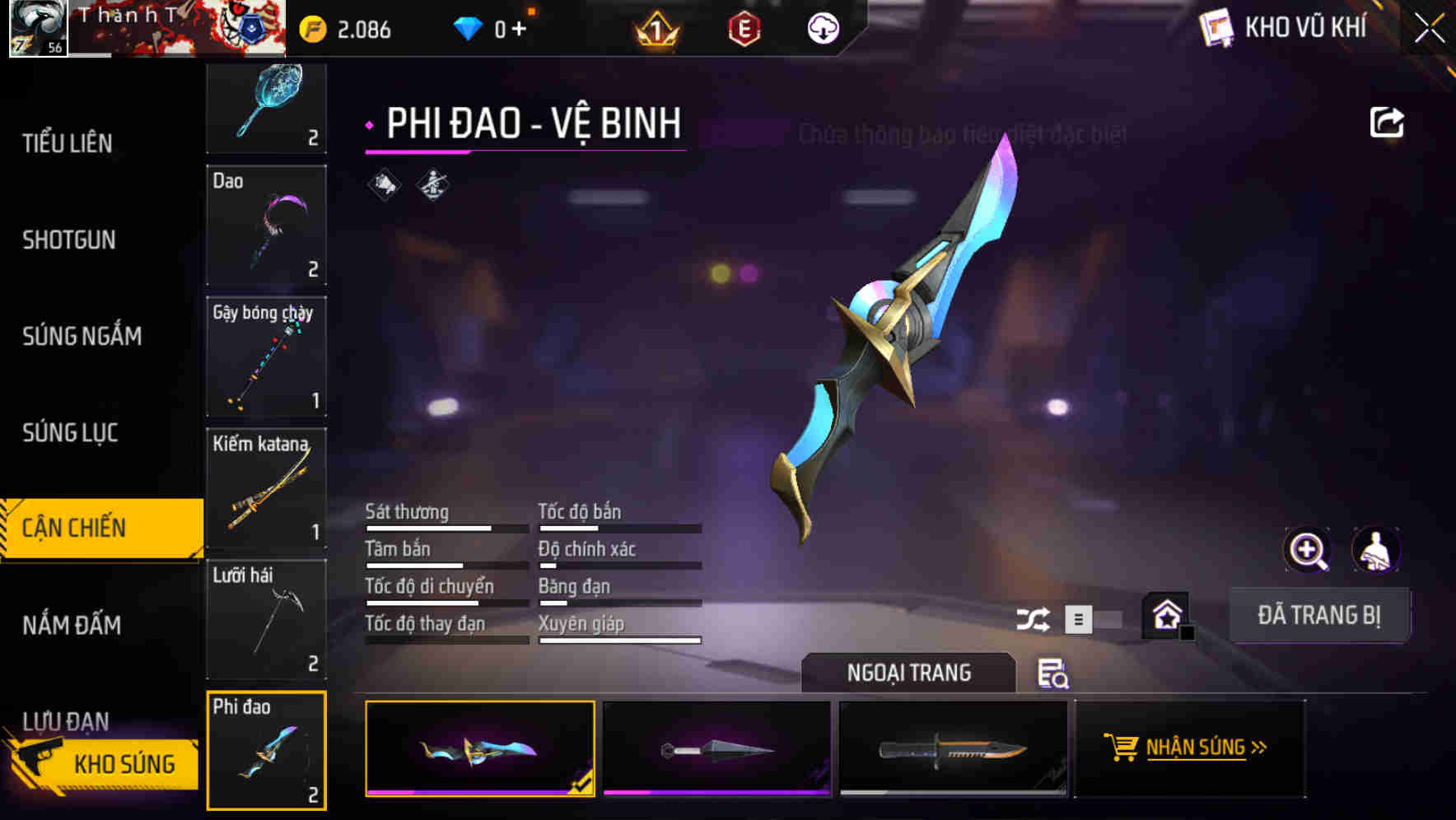1456x820 pixels.
Task: Click the rank crown icon in top bar
Action: tap(654, 28)
